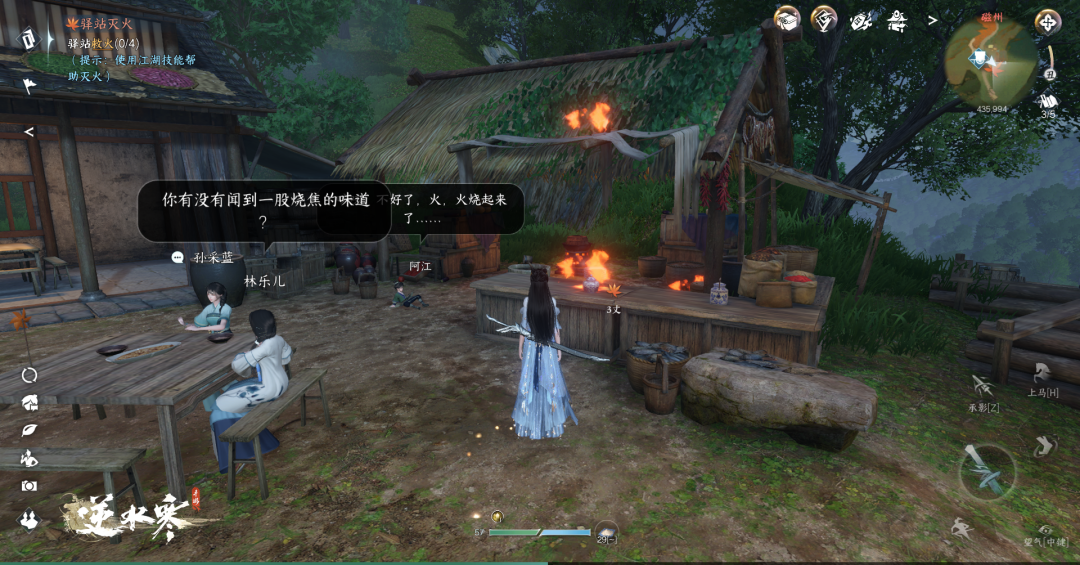
Task: Mount the horse with 上马 button
Action: (1042, 373)
